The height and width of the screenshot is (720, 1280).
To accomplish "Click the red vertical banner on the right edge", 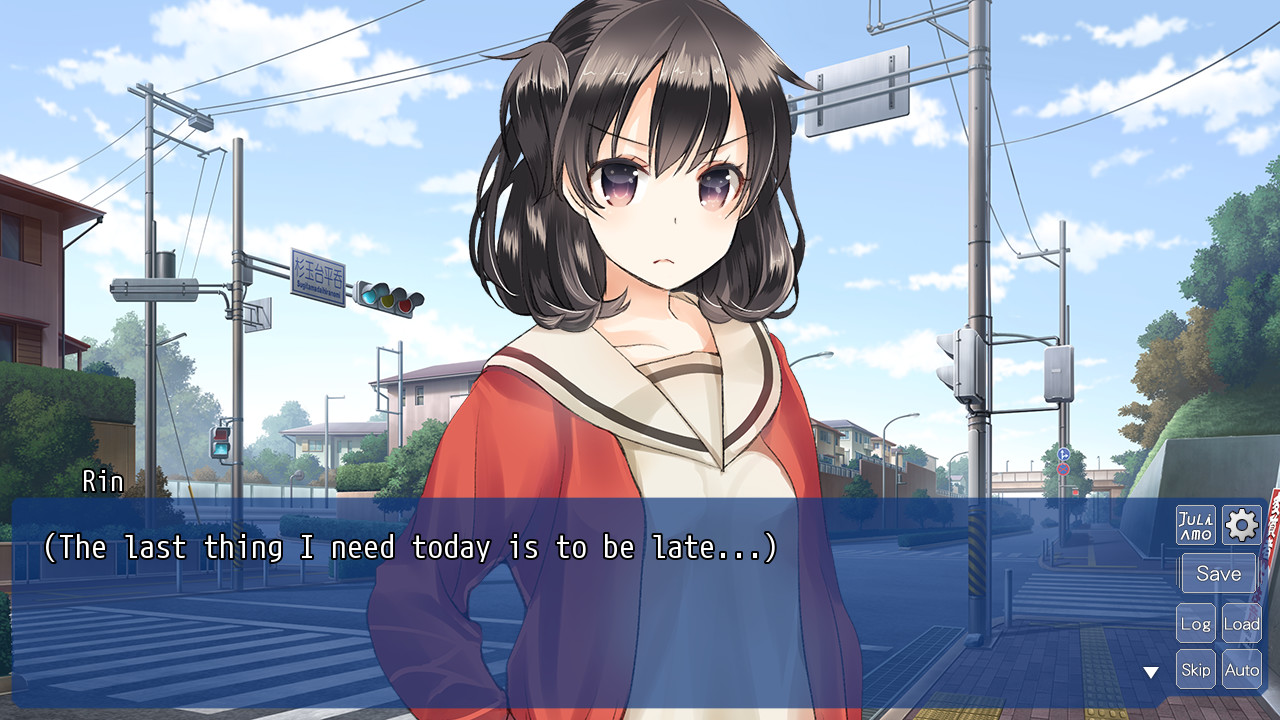I will 1273,520.
